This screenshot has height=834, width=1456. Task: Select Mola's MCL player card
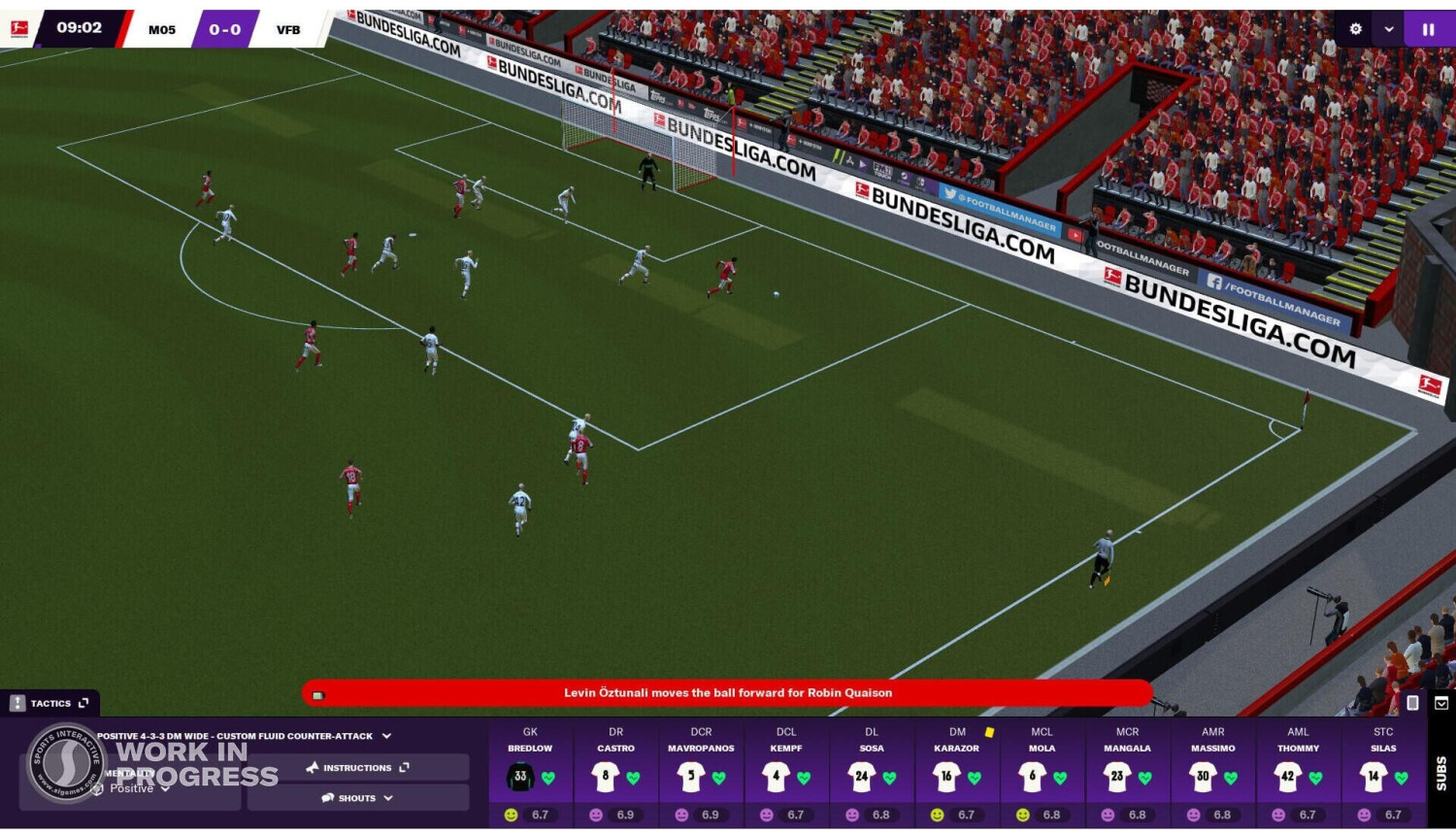[1042, 773]
